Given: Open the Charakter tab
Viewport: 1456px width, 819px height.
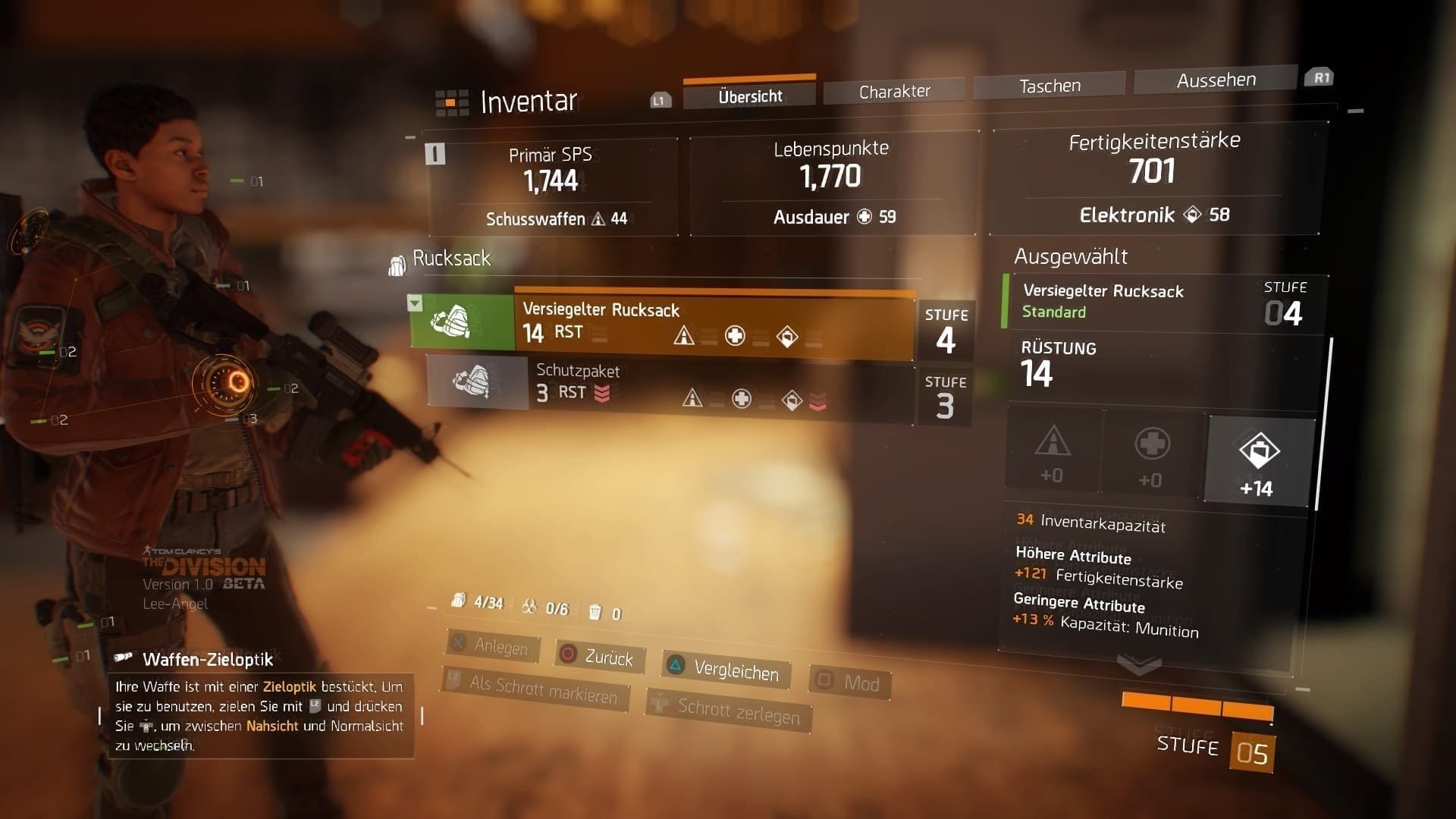Looking at the screenshot, I should pyautogui.click(x=894, y=91).
